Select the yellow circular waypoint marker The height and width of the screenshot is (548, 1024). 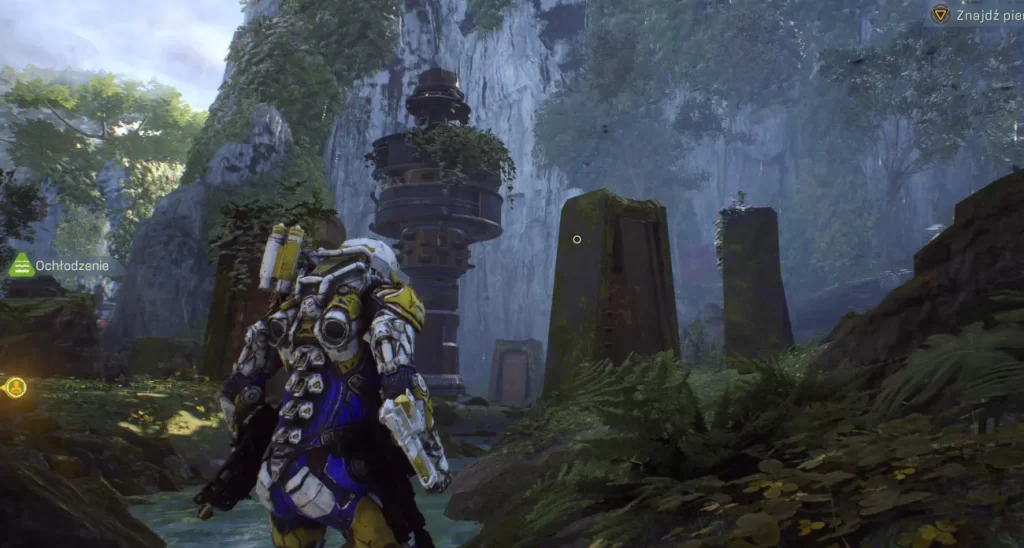15,387
